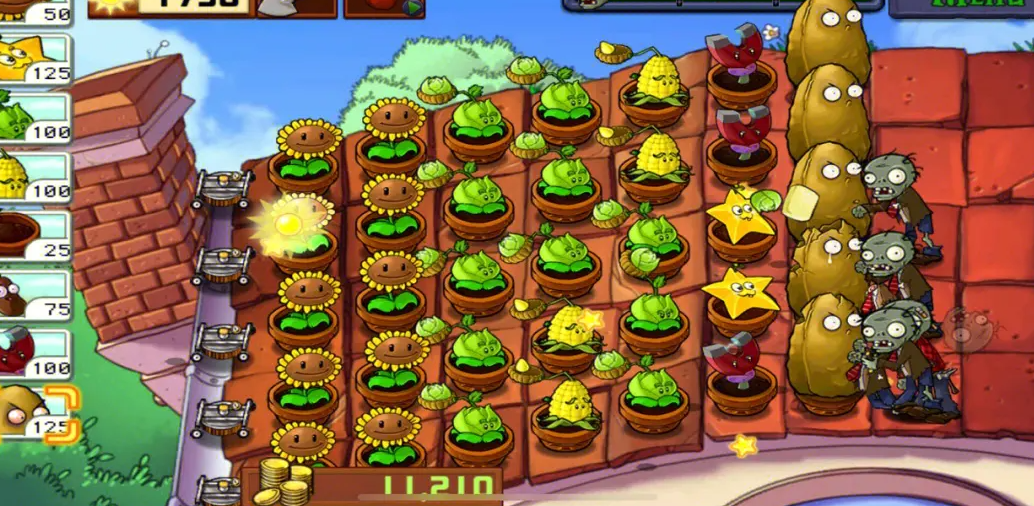Open the Menu button

point(962,7)
